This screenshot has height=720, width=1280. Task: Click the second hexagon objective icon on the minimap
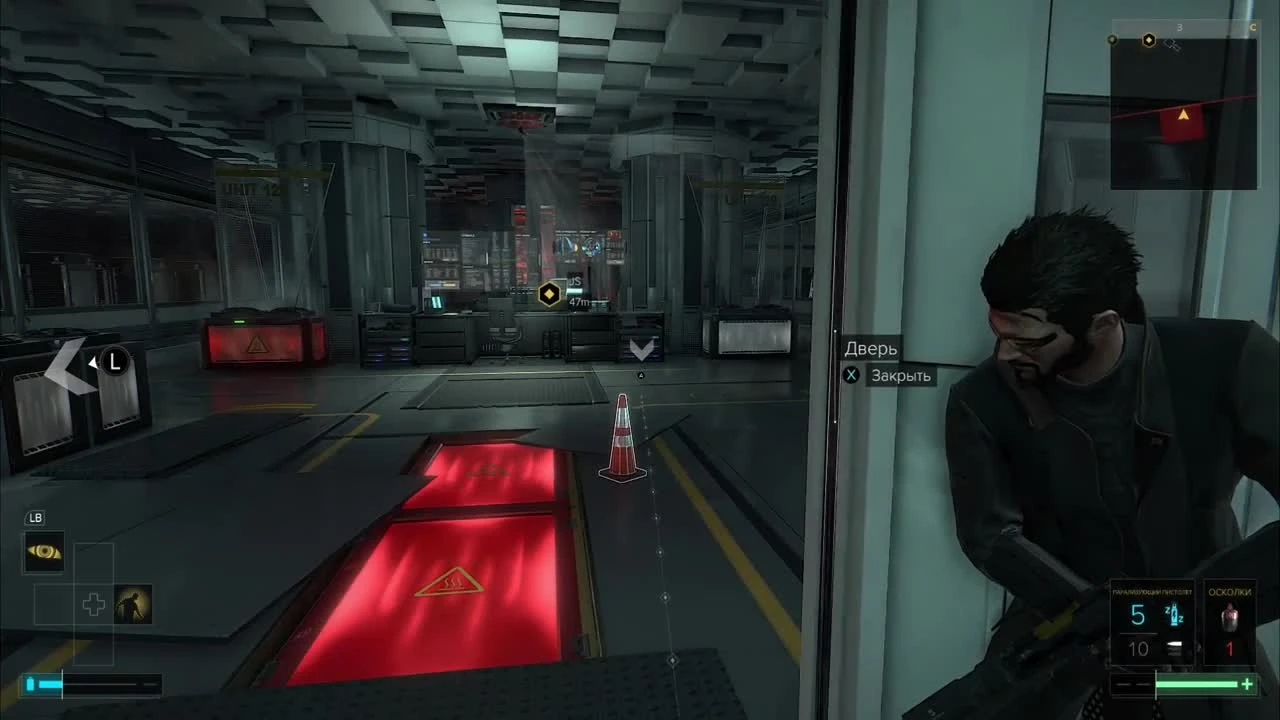point(1149,40)
